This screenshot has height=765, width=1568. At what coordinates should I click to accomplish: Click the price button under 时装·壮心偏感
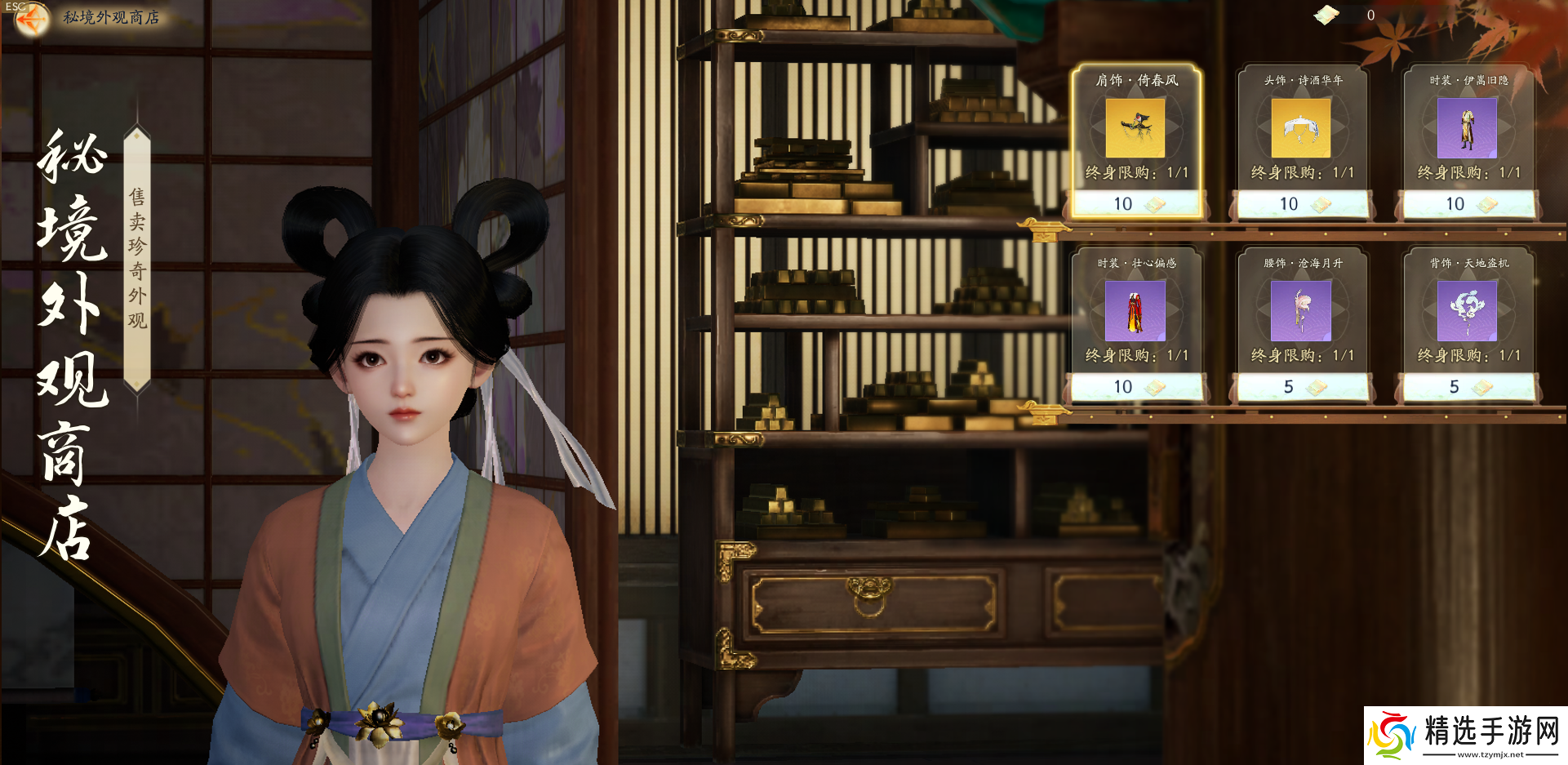(1136, 387)
